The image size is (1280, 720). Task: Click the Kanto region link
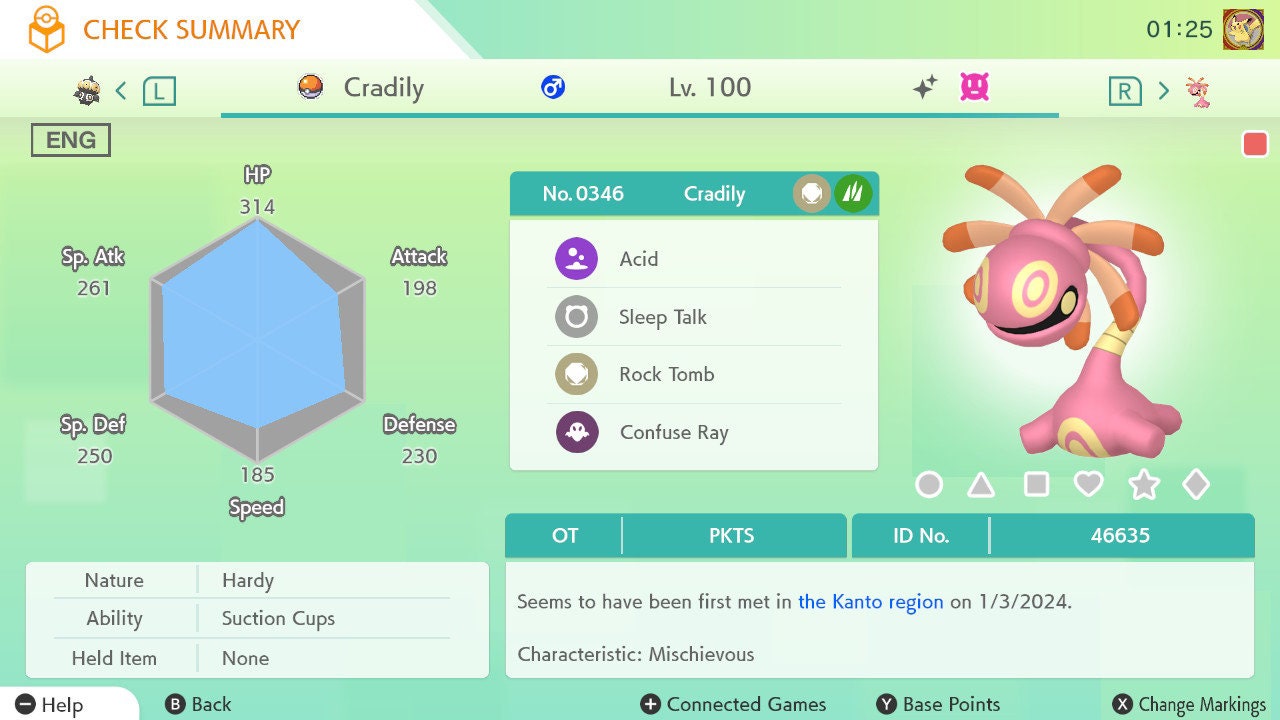(x=870, y=602)
